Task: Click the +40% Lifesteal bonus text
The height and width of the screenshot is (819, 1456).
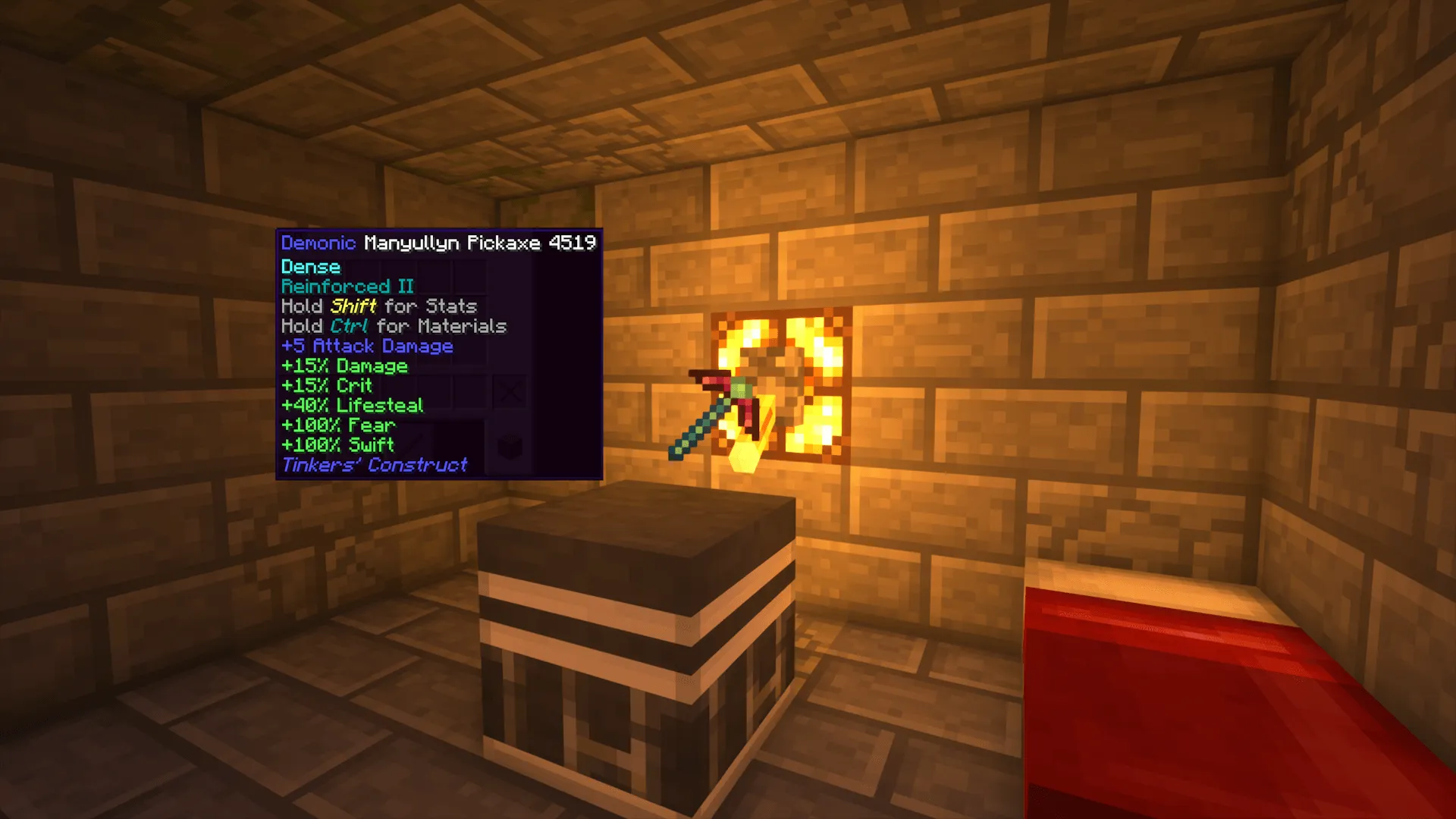Action: tap(352, 405)
